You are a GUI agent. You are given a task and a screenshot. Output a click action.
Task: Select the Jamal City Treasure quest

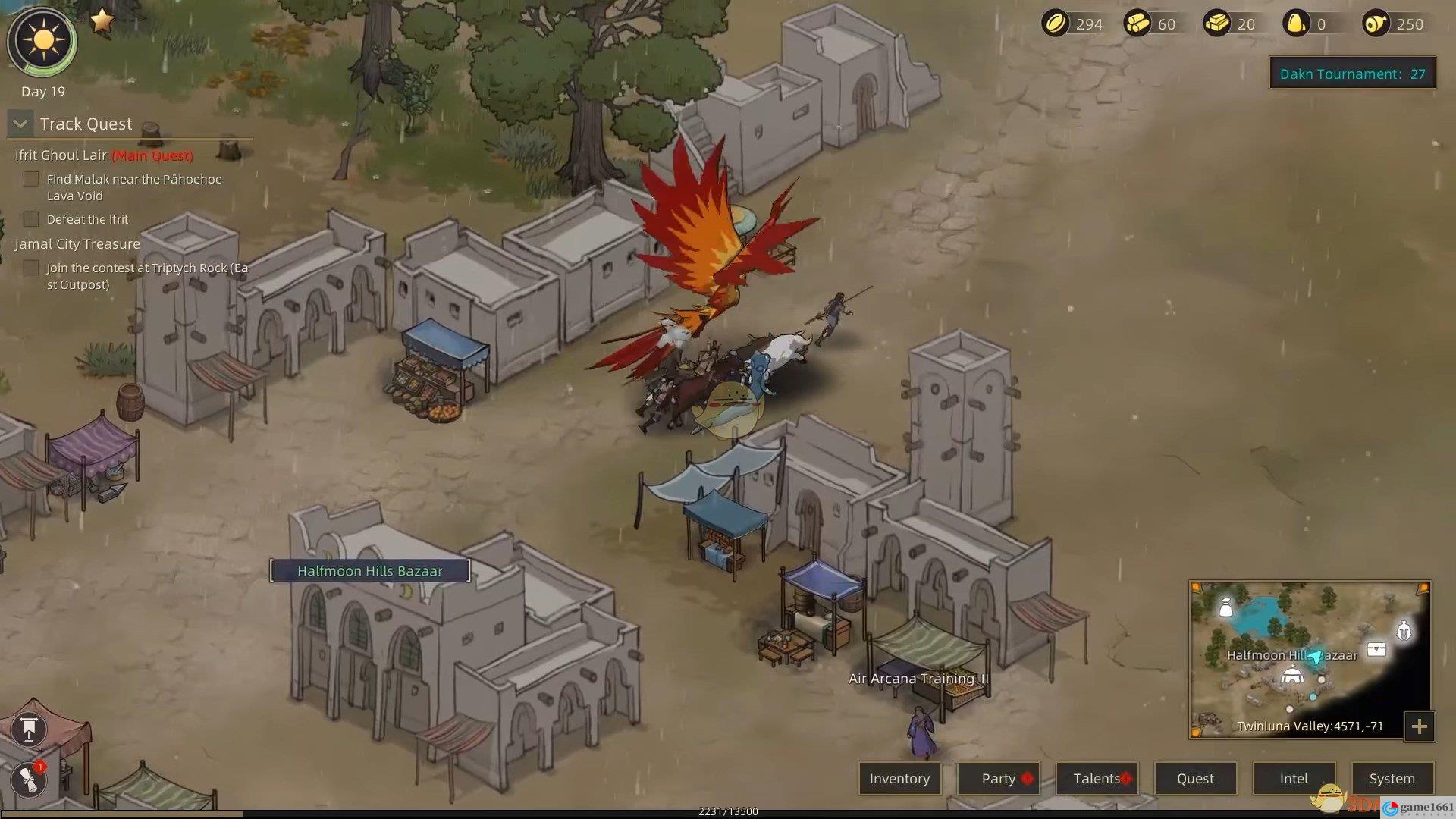[x=77, y=244]
